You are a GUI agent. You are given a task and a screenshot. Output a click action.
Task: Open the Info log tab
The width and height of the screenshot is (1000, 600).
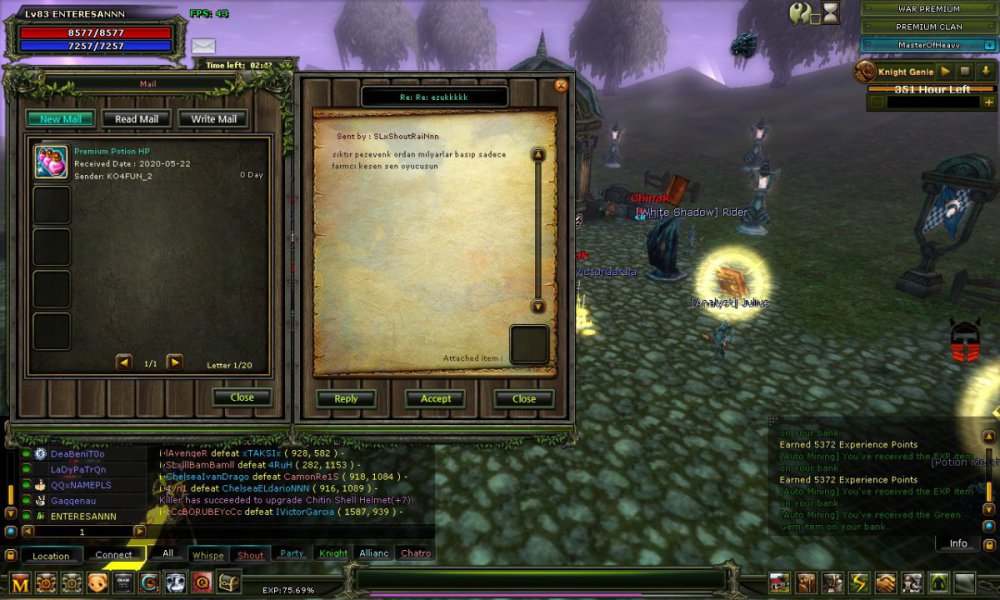958,543
